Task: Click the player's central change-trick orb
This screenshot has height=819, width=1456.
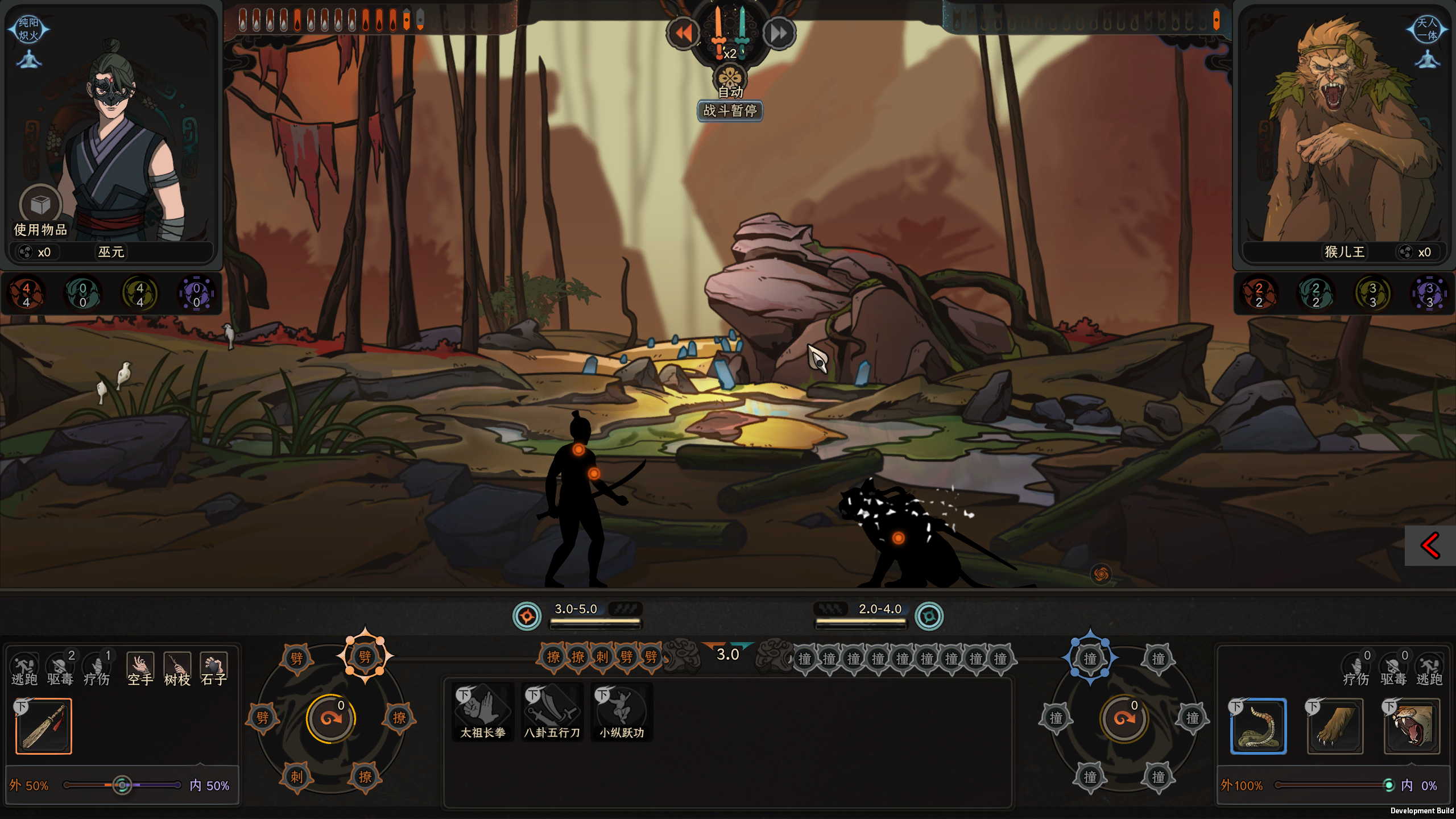Action: point(331,718)
